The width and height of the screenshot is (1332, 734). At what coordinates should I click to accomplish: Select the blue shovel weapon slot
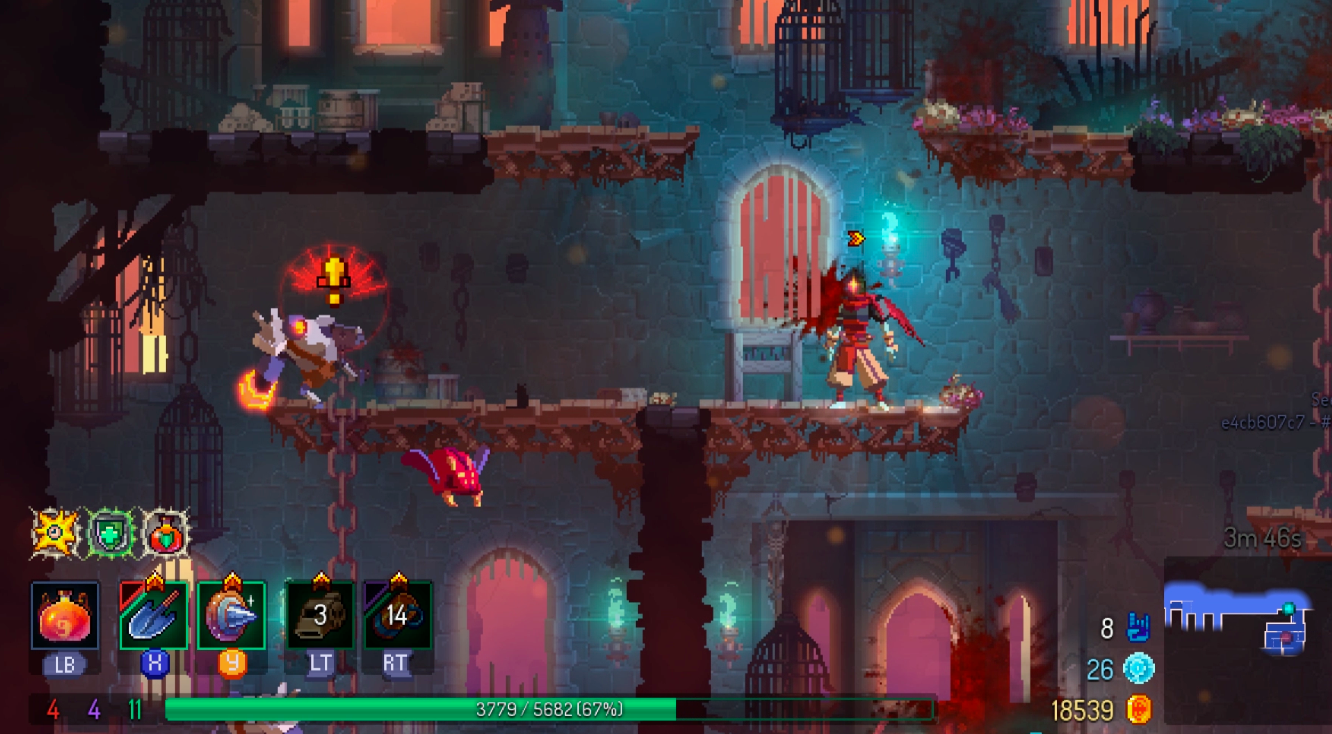tap(154, 616)
